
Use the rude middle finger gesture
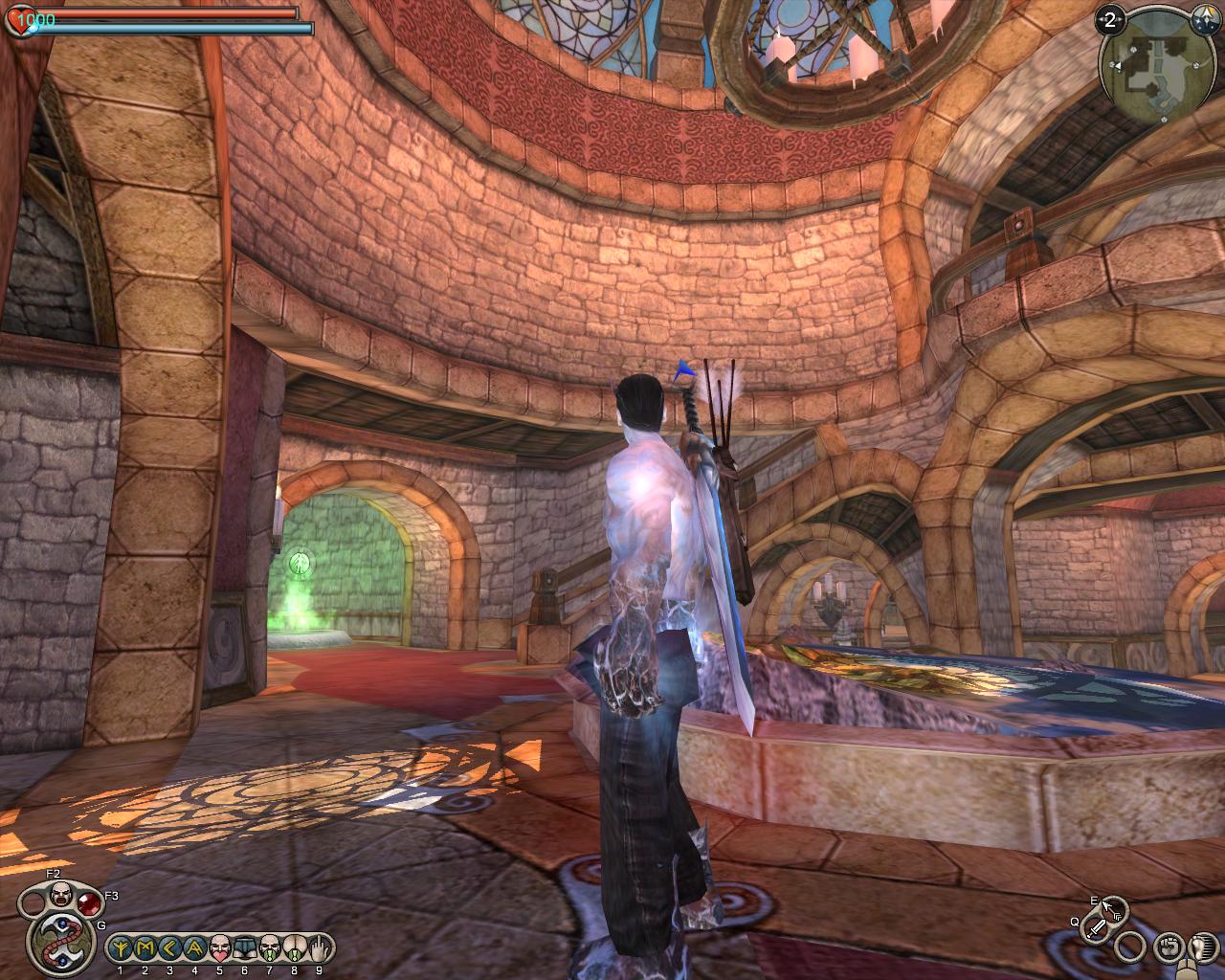tap(319, 948)
